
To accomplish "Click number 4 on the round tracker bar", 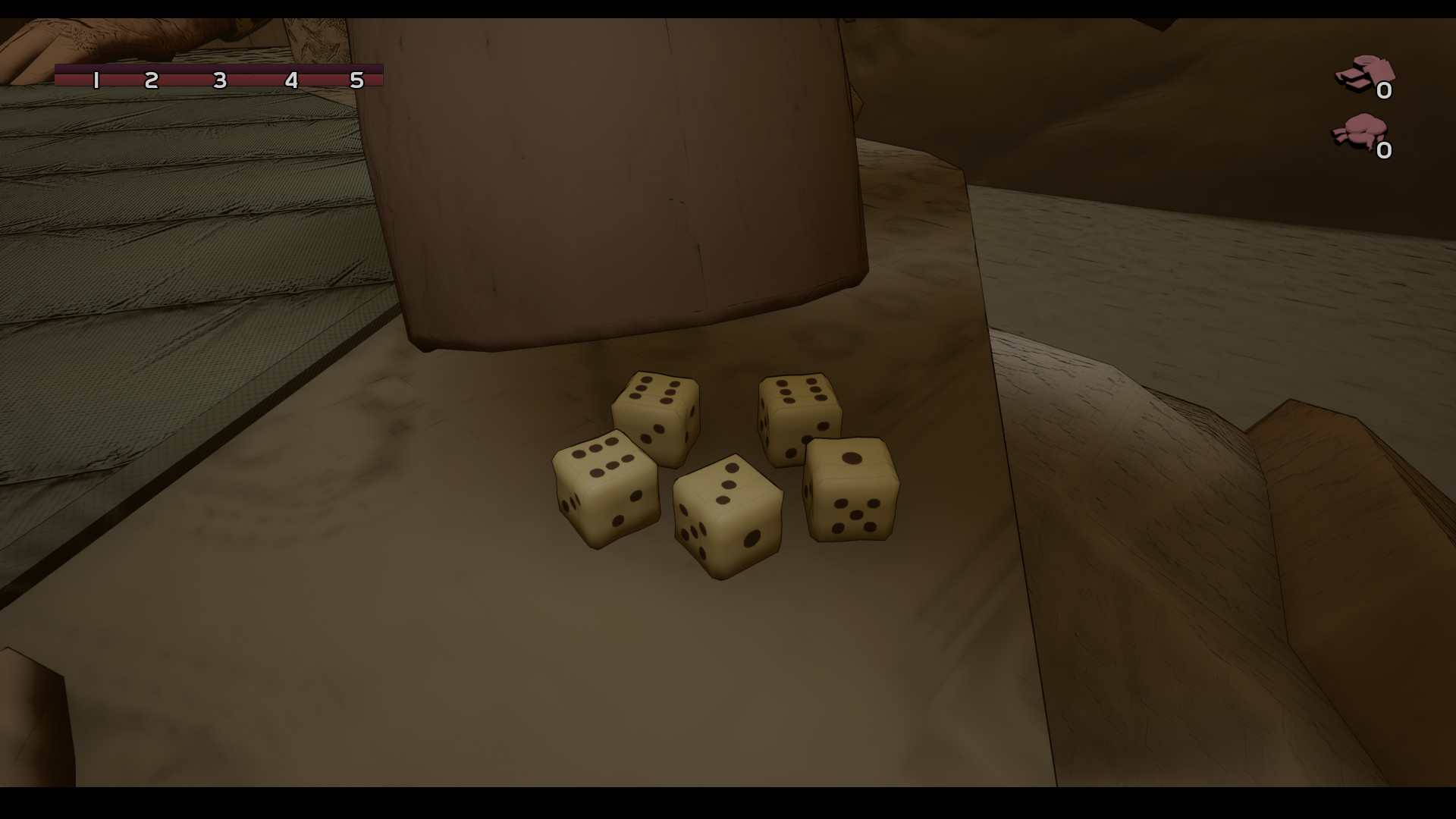I will 289,78.
